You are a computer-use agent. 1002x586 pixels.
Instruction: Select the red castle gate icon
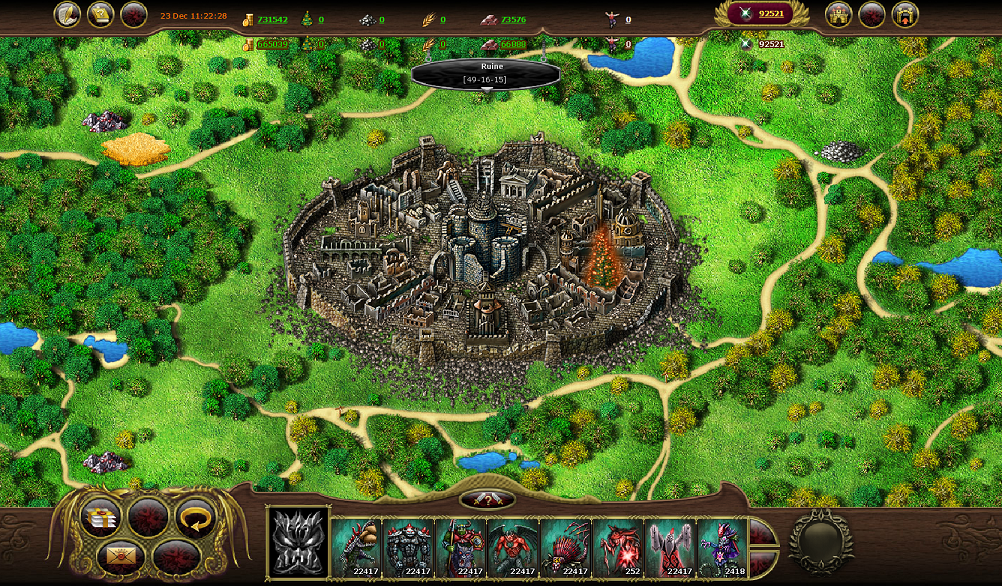point(905,14)
